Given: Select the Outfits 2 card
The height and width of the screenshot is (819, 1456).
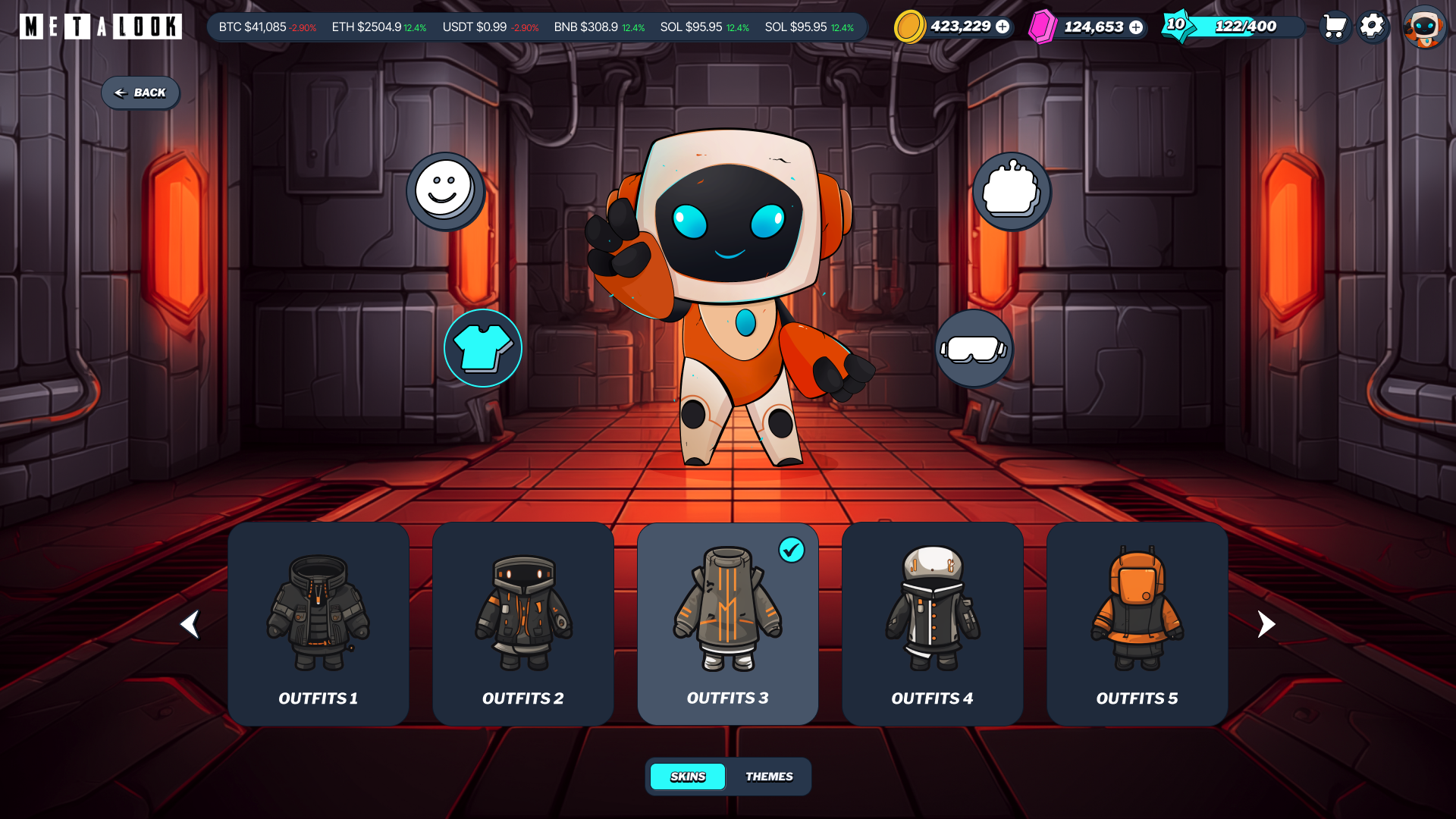Looking at the screenshot, I should 523,623.
